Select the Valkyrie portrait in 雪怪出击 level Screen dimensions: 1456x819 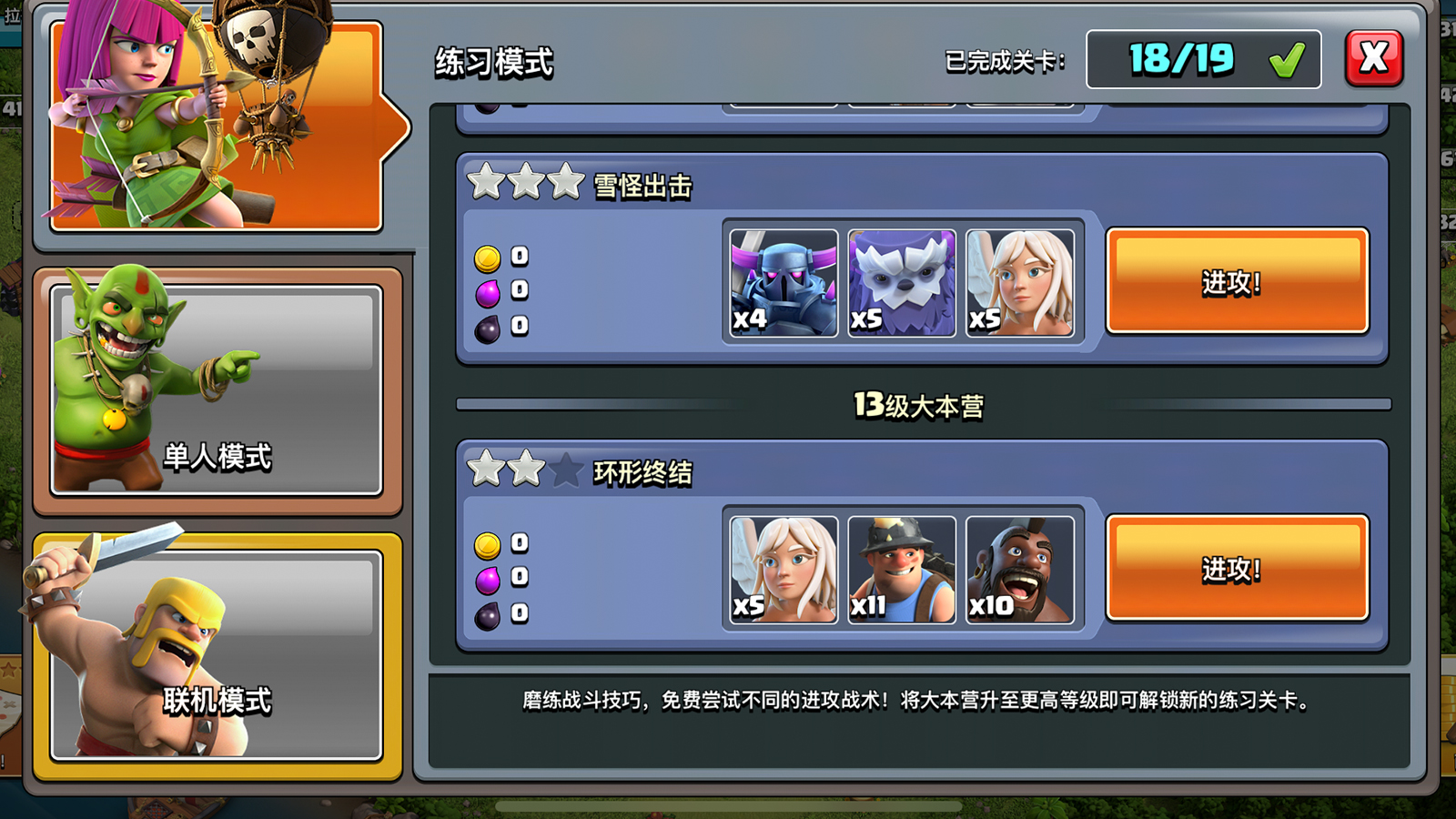1019,283
